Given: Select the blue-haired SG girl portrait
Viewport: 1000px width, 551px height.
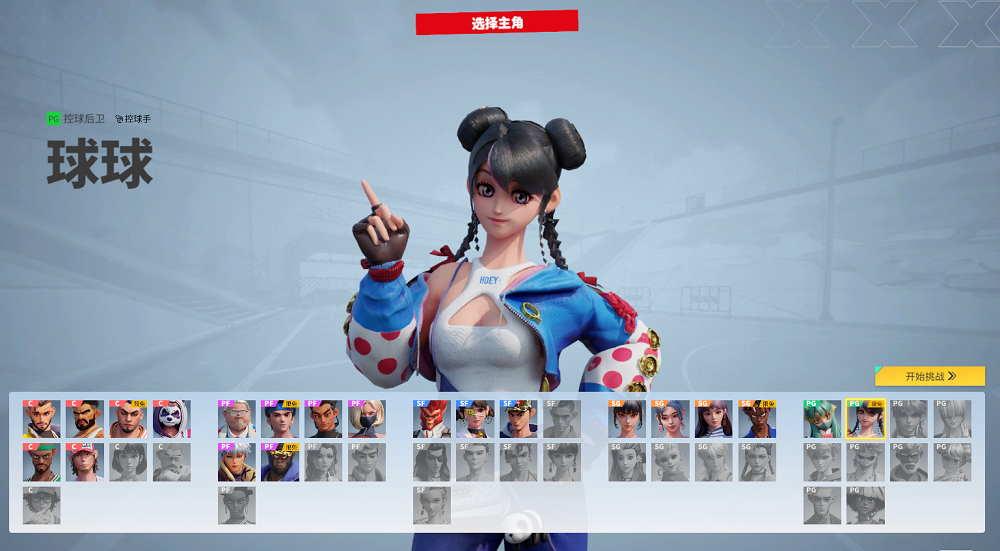Looking at the screenshot, I should pos(670,419).
